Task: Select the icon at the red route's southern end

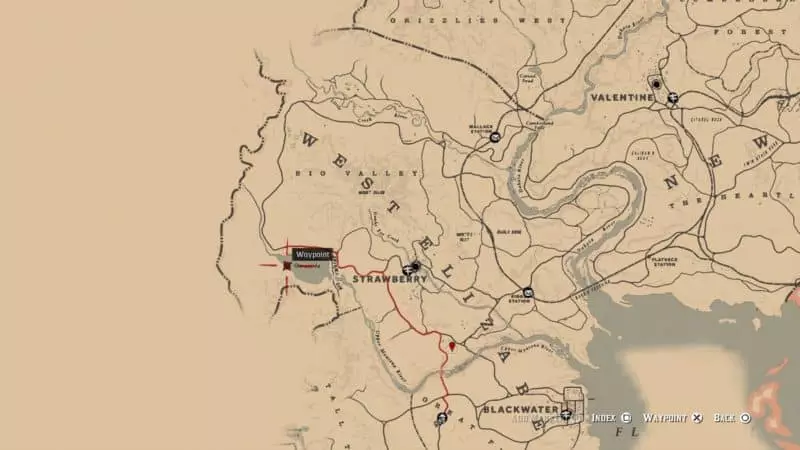Action: [441, 420]
